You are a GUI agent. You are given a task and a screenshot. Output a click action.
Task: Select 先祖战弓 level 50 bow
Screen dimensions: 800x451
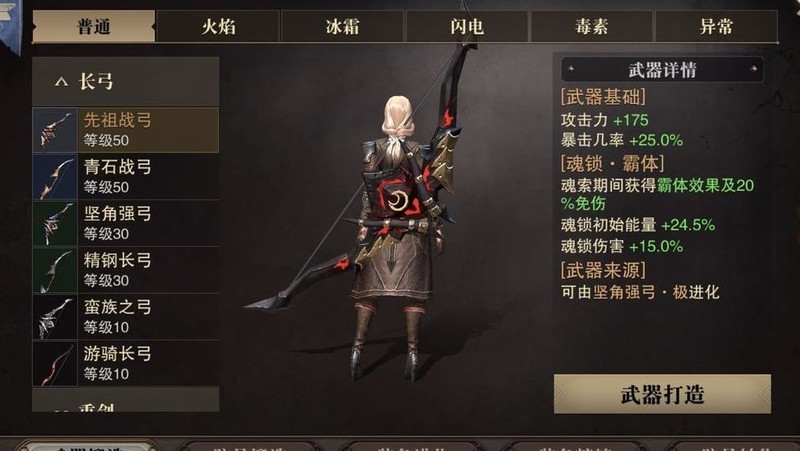[125, 129]
